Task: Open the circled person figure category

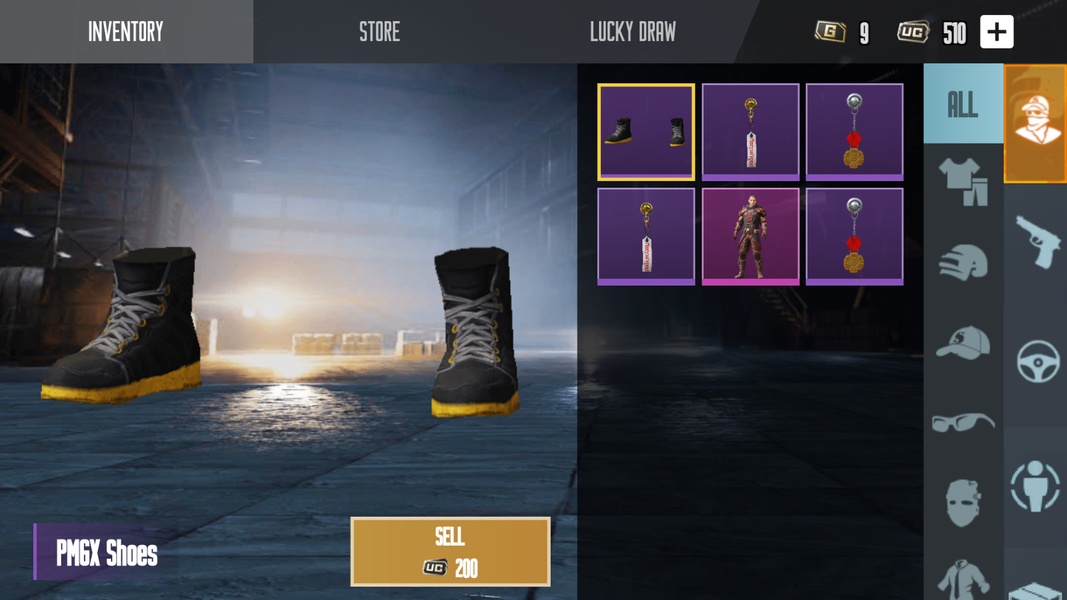Action: pos(1036,486)
